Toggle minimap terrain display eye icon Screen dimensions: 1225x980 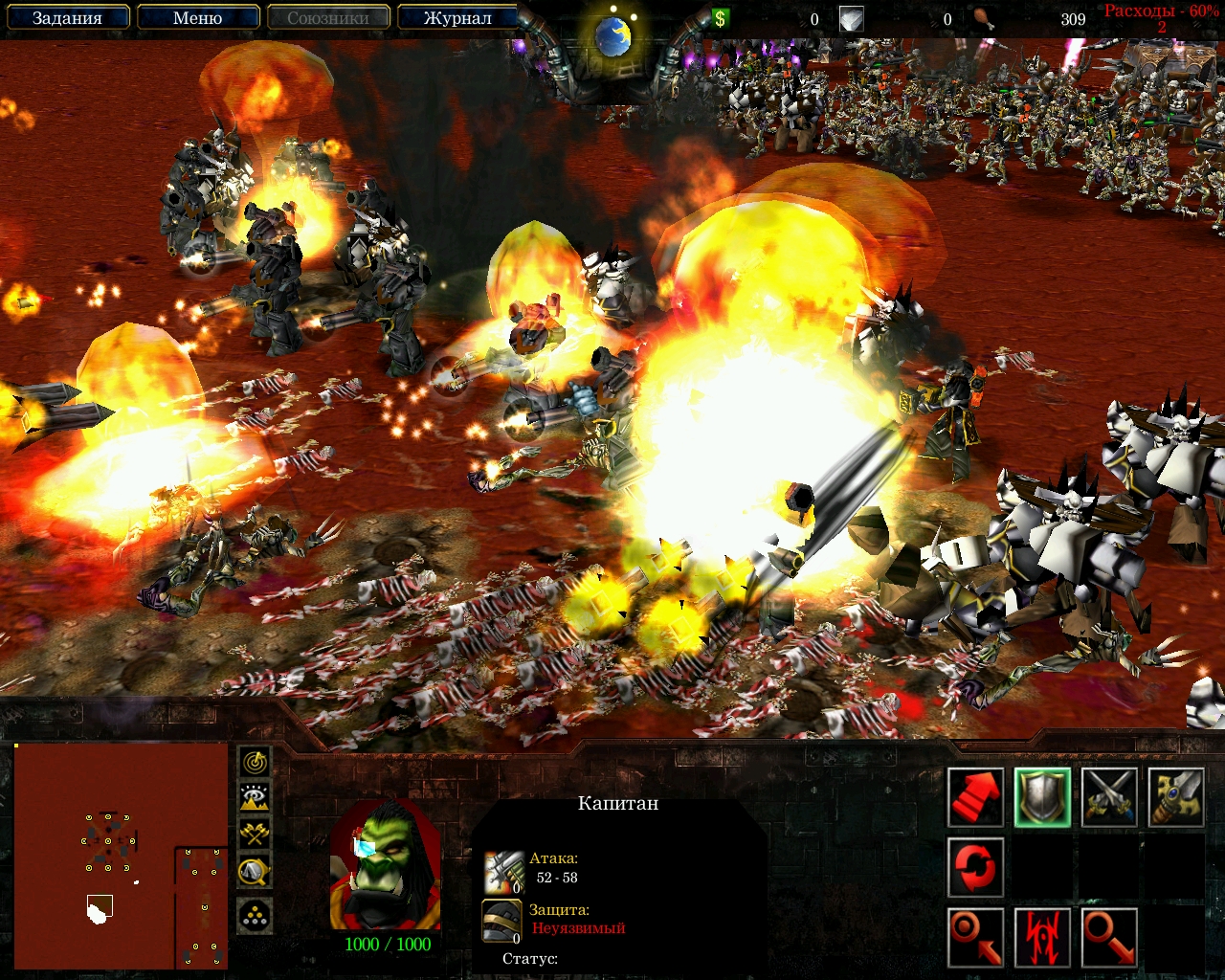click(255, 797)
